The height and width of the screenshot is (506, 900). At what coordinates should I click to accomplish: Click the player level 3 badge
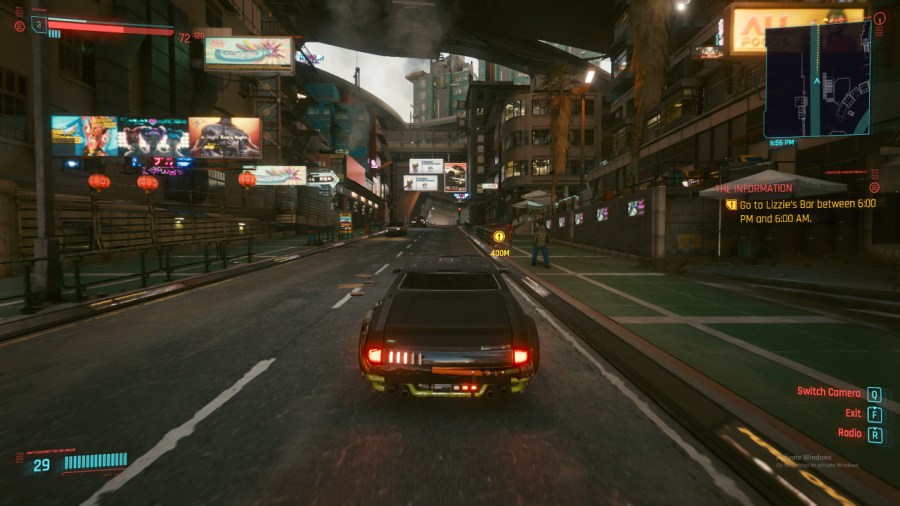[39, 24]
